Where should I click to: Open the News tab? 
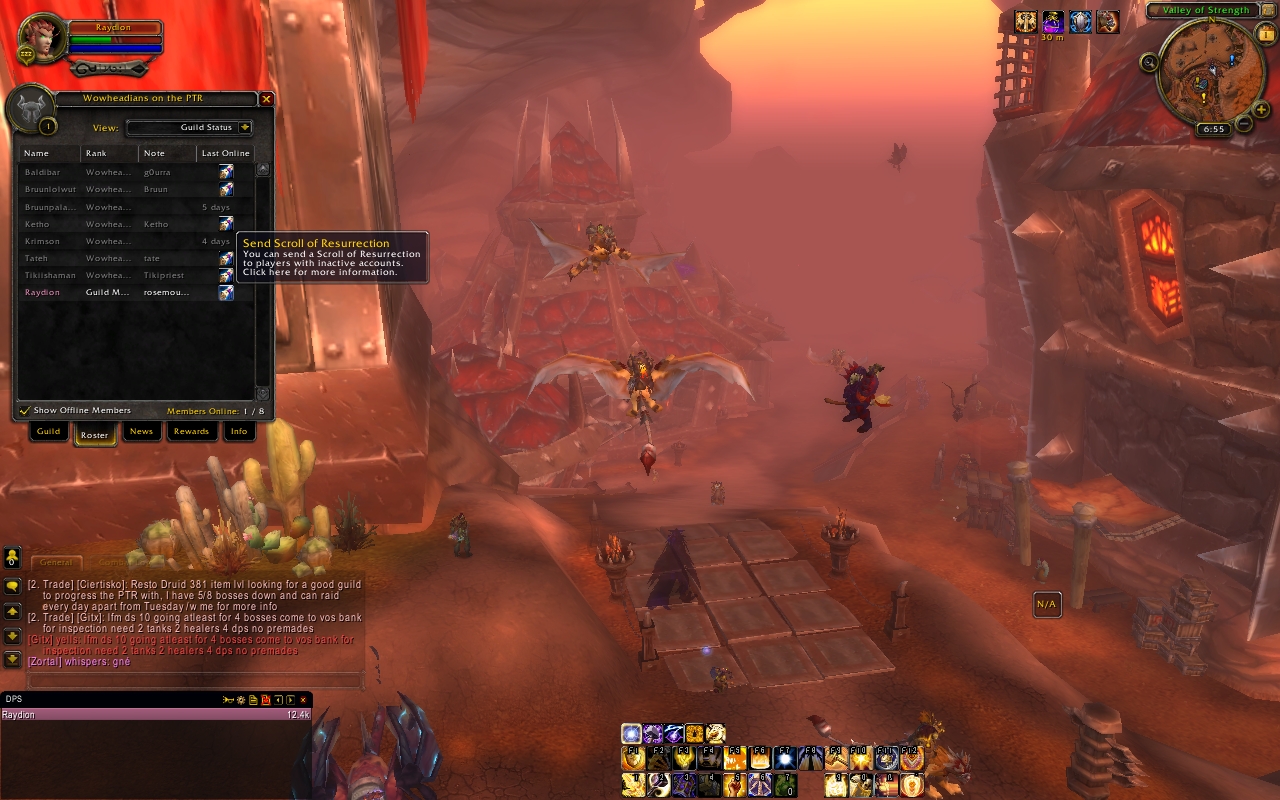click(141, 432)
